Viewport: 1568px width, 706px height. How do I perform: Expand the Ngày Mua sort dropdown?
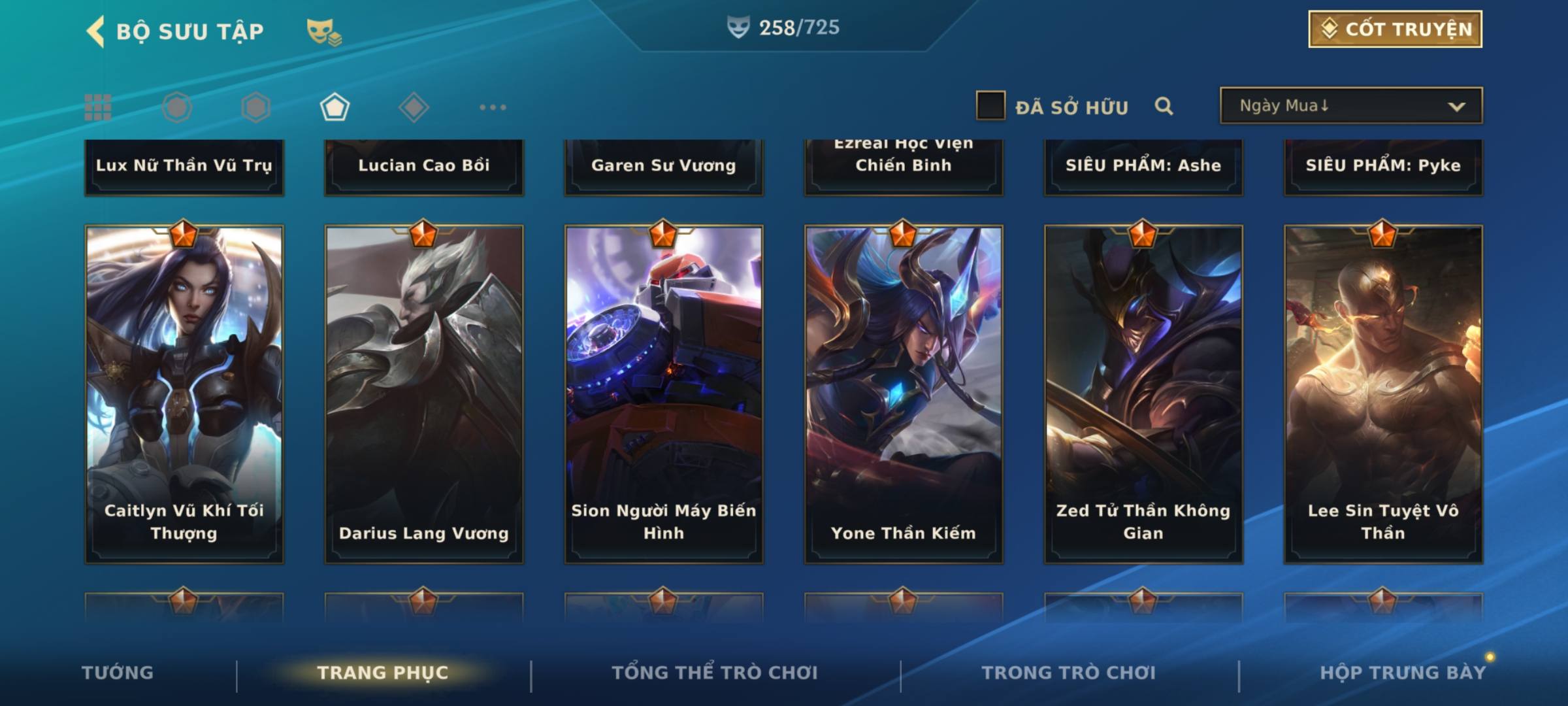(1350, 106)
